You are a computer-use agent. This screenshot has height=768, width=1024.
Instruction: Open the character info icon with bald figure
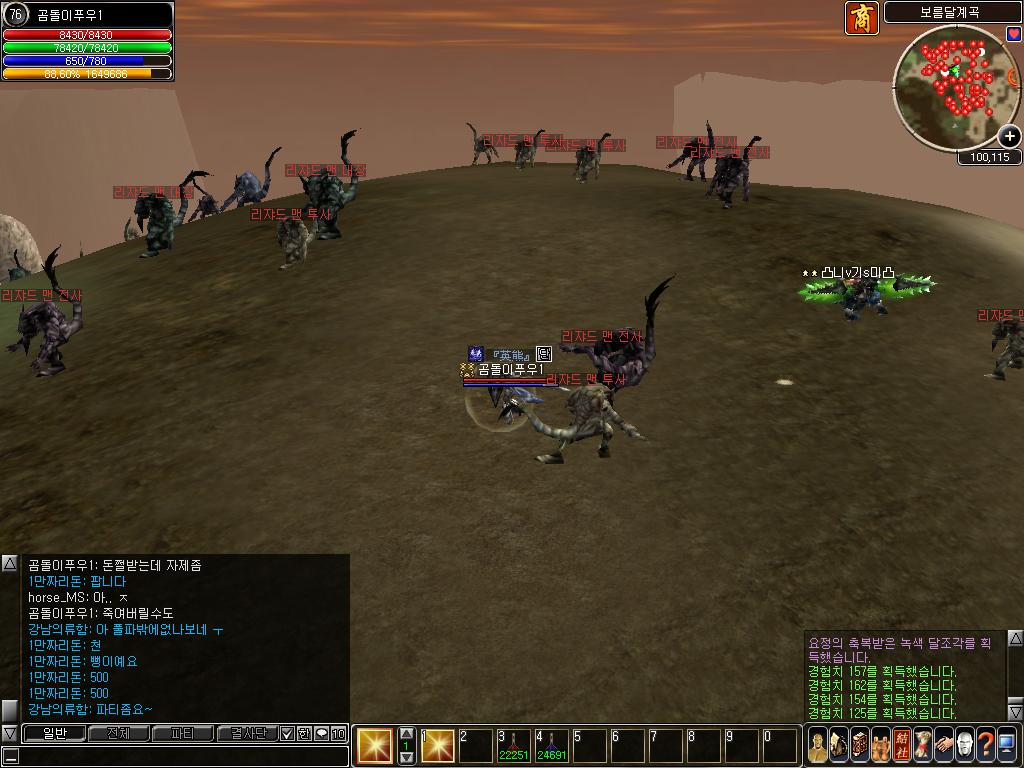point(818,745)
